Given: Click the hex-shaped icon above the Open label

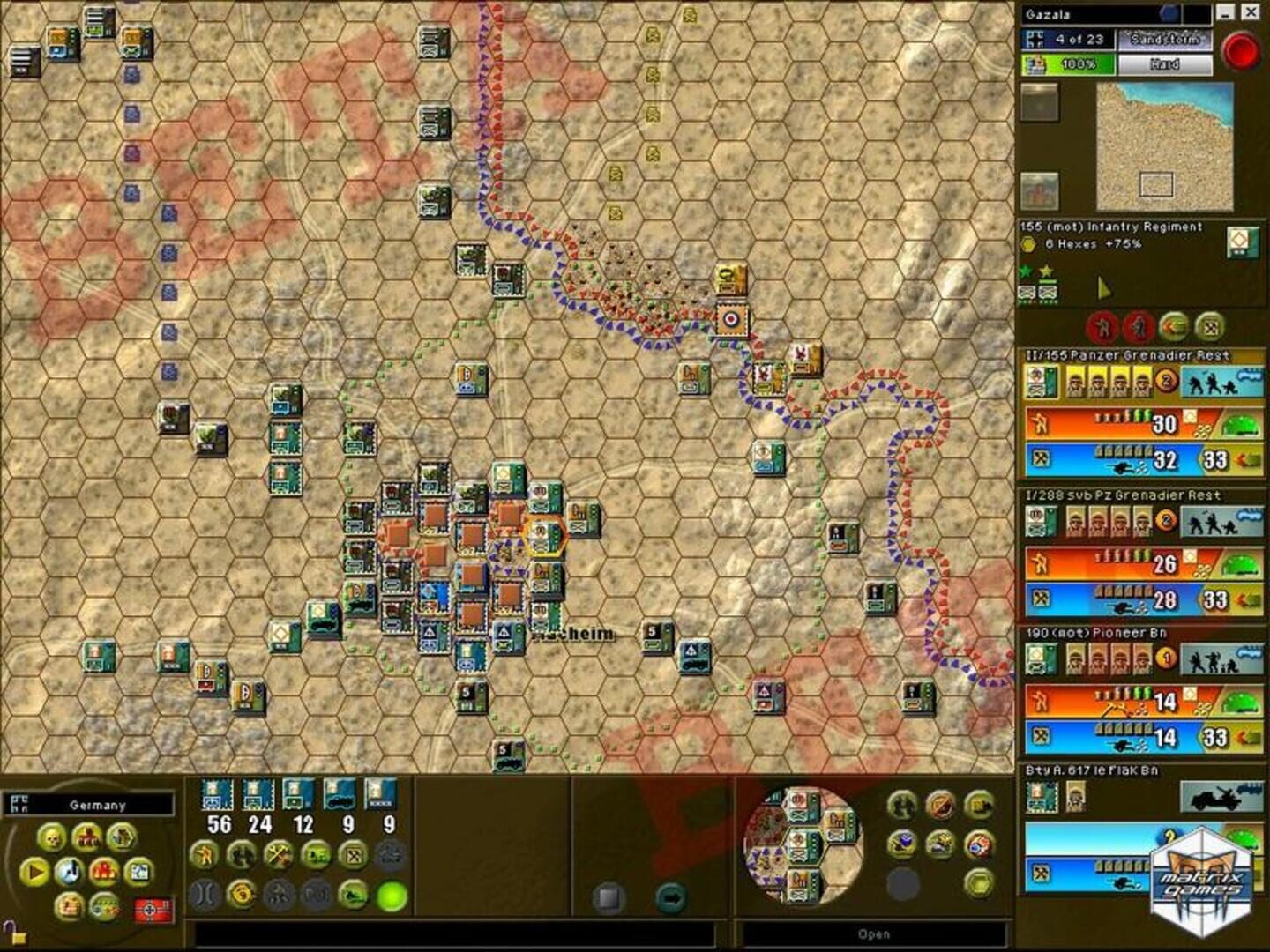Looking at the screenshot, I should tap(979, 882).
